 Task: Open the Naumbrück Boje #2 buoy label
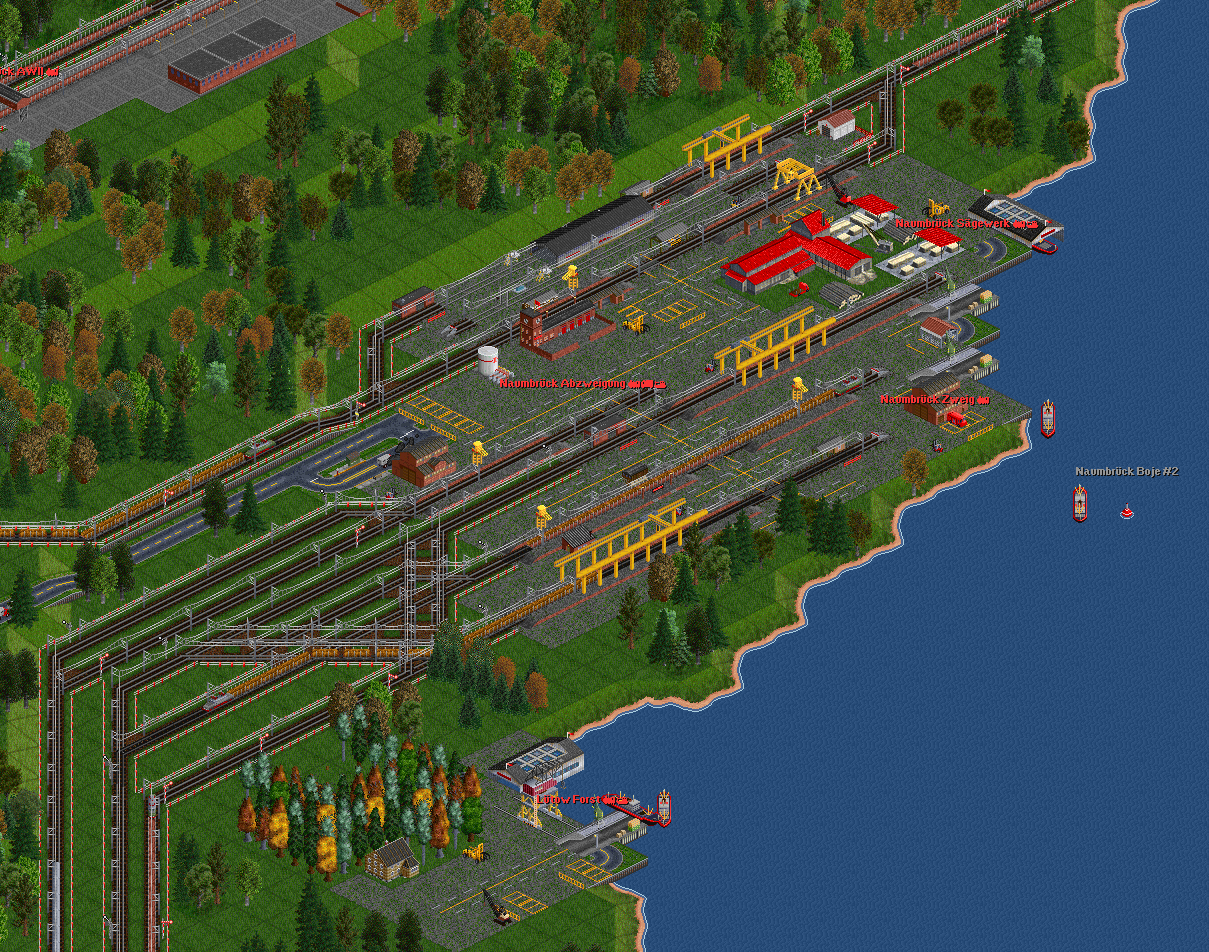(x=1126, y=471)
